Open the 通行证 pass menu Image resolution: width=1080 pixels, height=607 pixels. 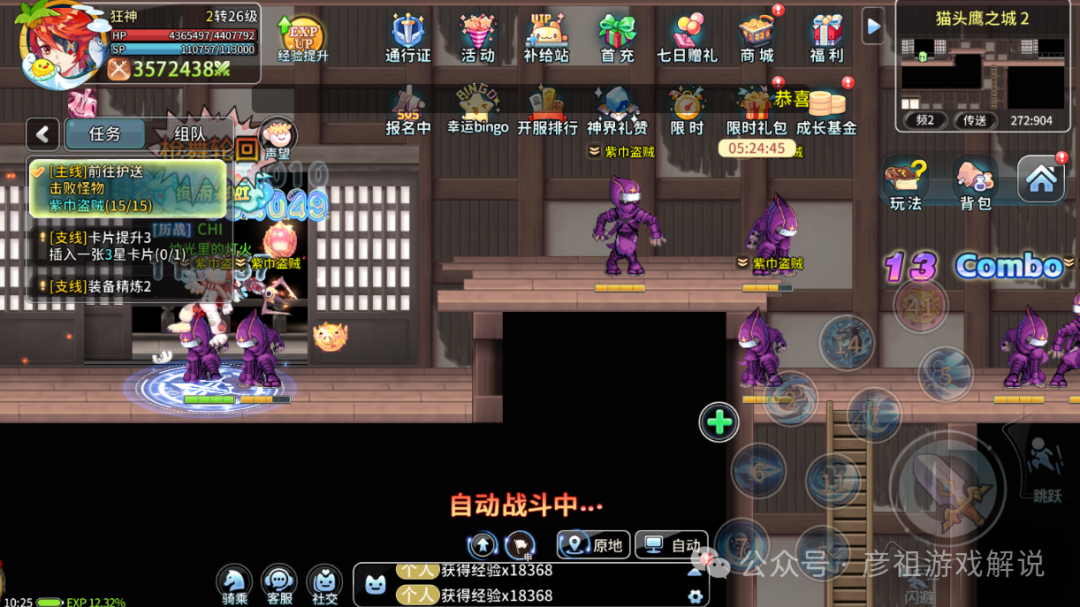[x=408, y=37]
